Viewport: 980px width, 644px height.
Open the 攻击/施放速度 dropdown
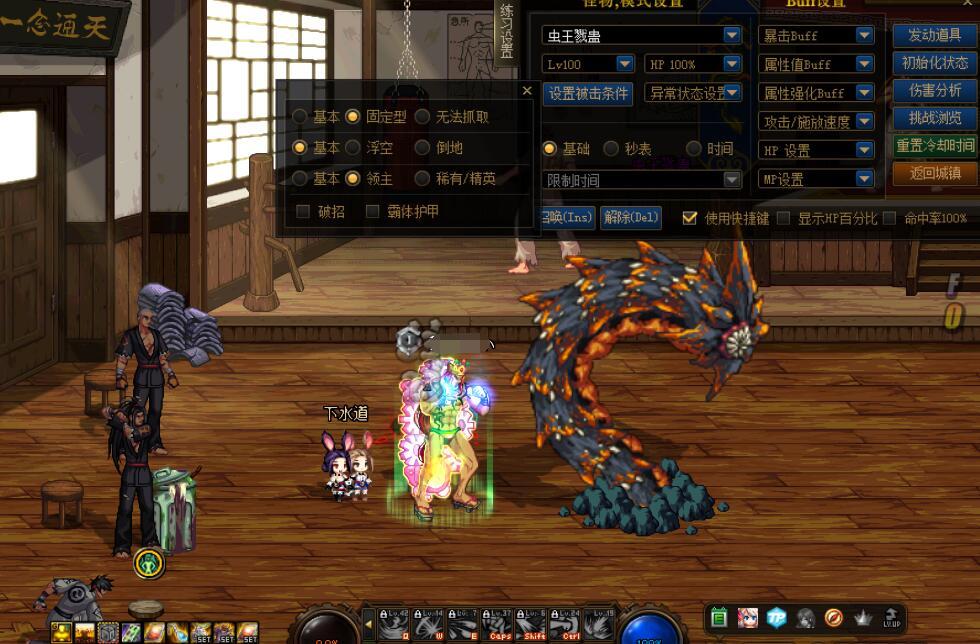click(x=865, y=121)
